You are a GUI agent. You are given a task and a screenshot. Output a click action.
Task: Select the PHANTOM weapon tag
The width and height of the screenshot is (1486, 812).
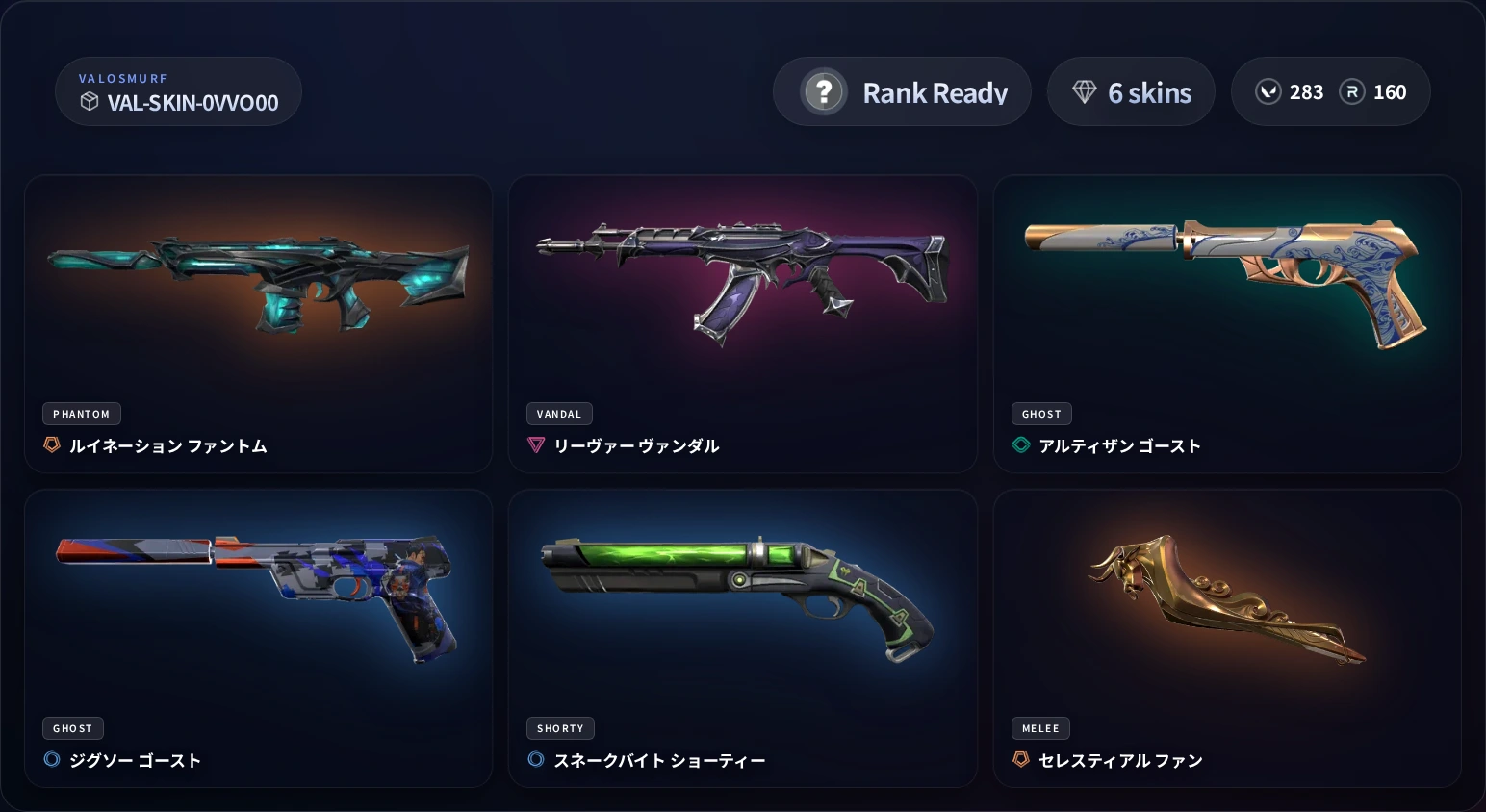[81, 414]
